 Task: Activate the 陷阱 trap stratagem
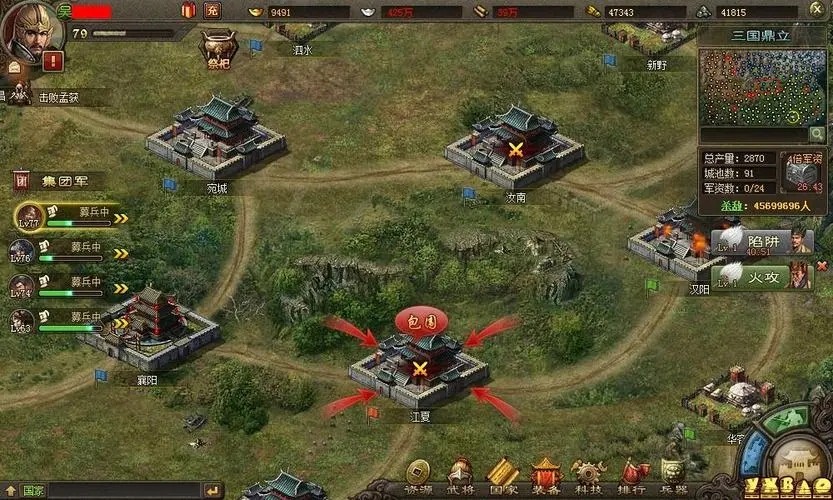point(763,240)
